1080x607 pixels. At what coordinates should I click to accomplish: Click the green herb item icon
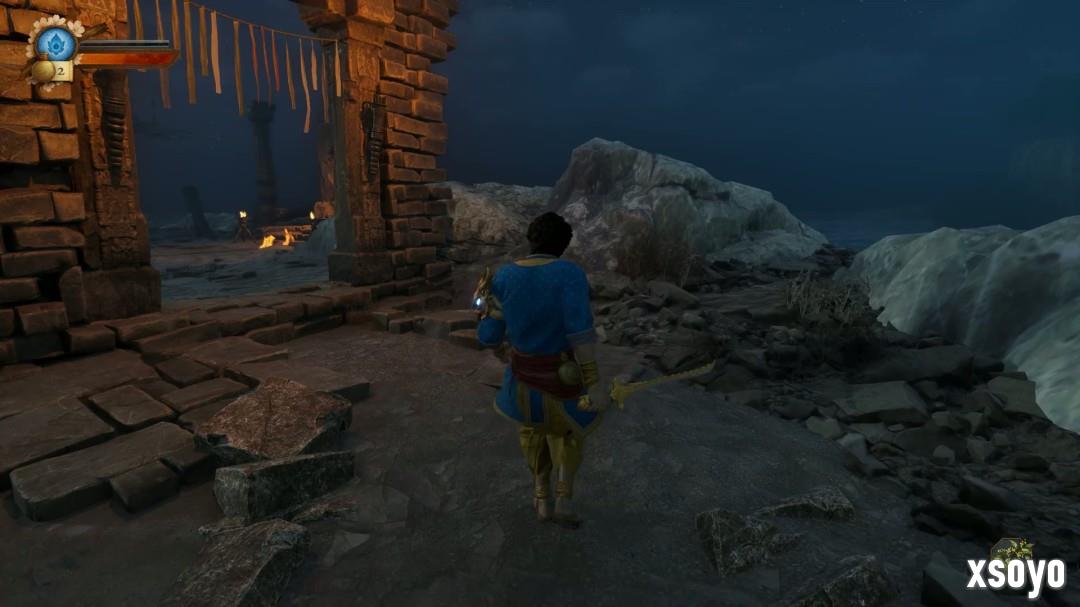1012,550
